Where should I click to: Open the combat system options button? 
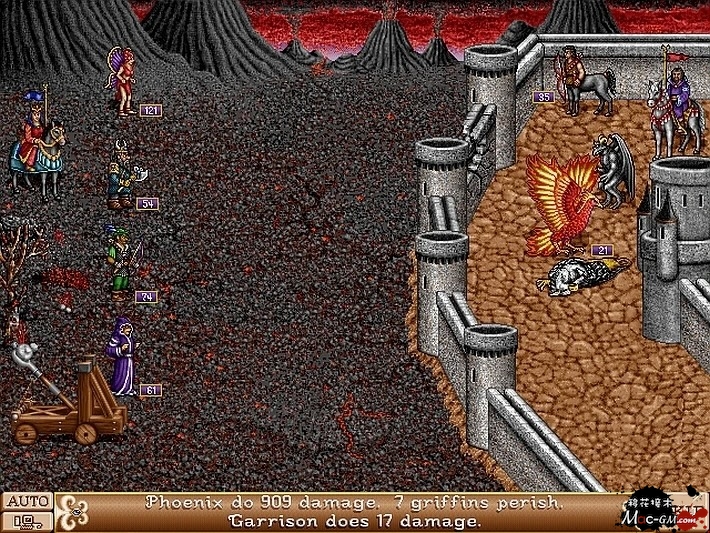coord(27,521)
